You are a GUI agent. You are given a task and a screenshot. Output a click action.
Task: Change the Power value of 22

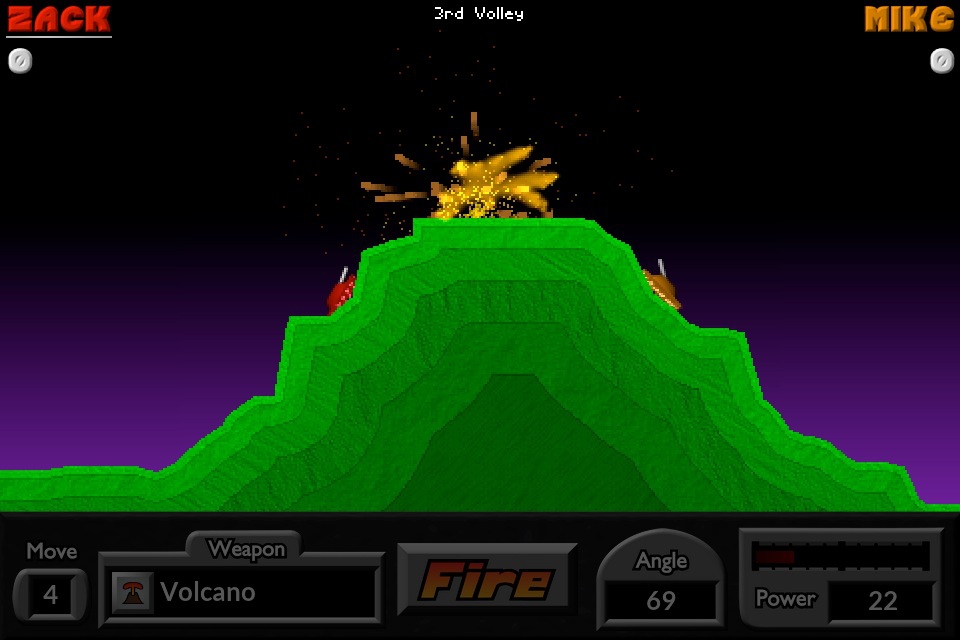click(882, 600)
